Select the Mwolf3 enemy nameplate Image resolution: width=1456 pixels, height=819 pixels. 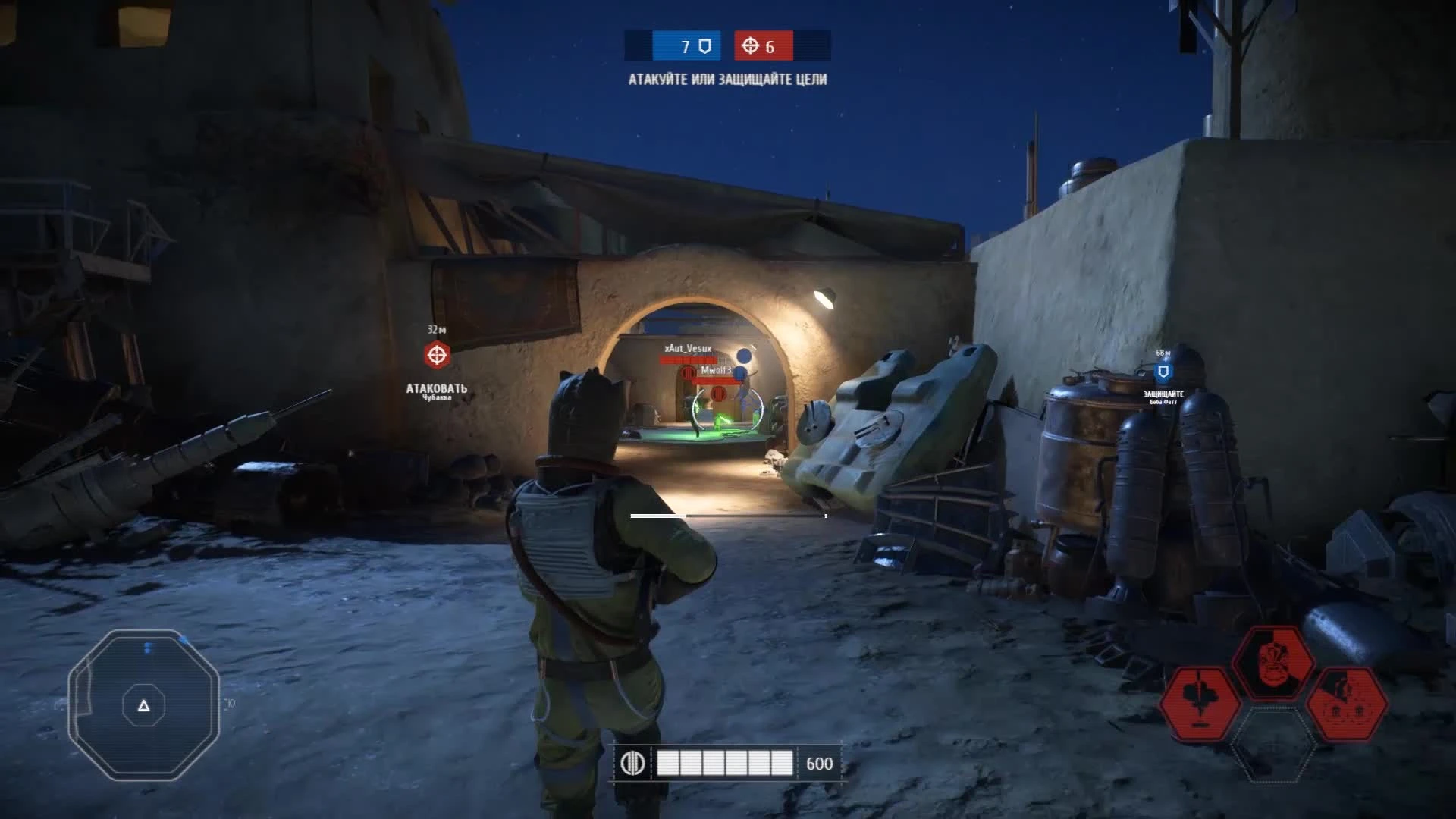(x=717, y=372)
